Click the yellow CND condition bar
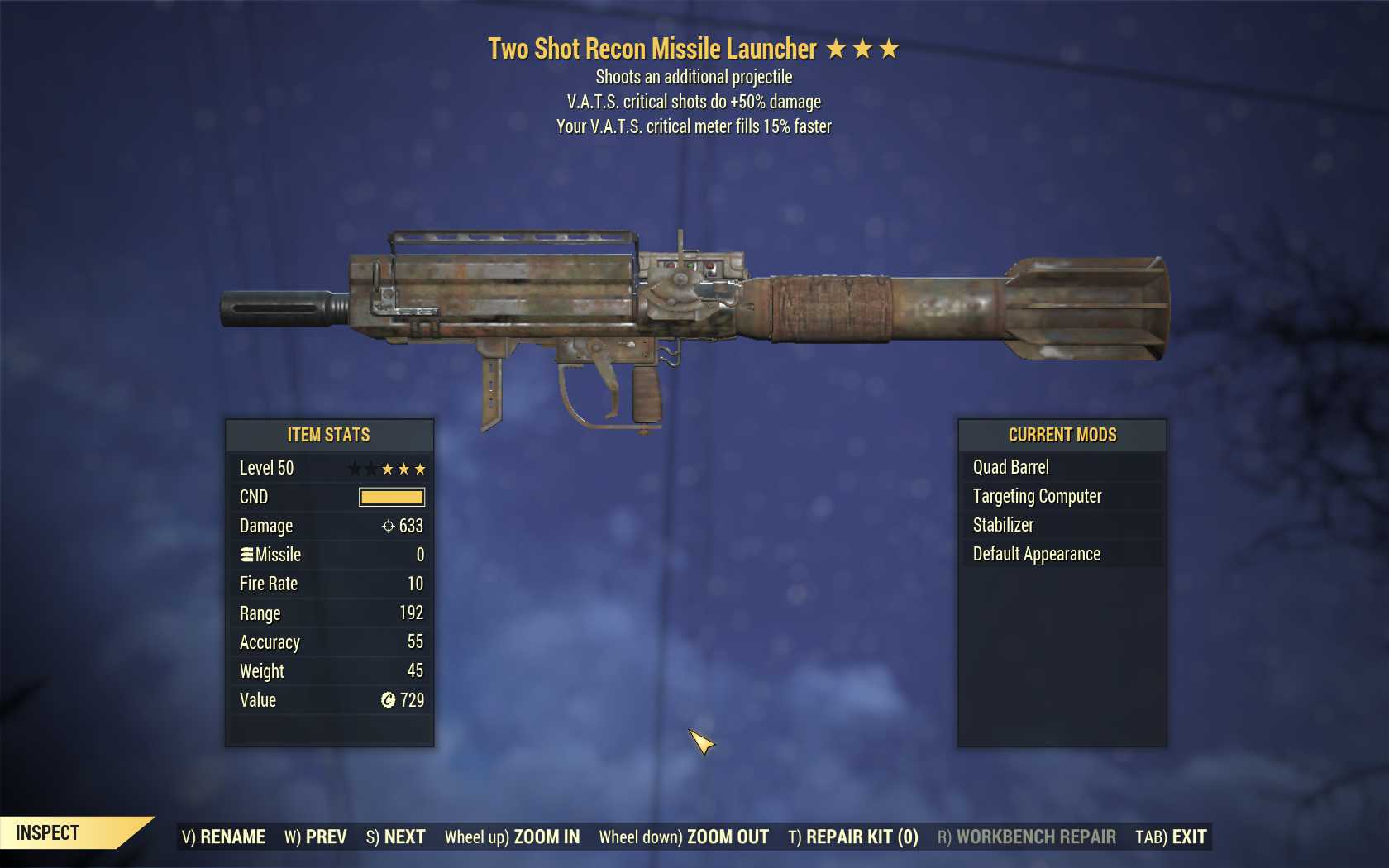This screenshot has height=868, width=1389. click(391, 497)
